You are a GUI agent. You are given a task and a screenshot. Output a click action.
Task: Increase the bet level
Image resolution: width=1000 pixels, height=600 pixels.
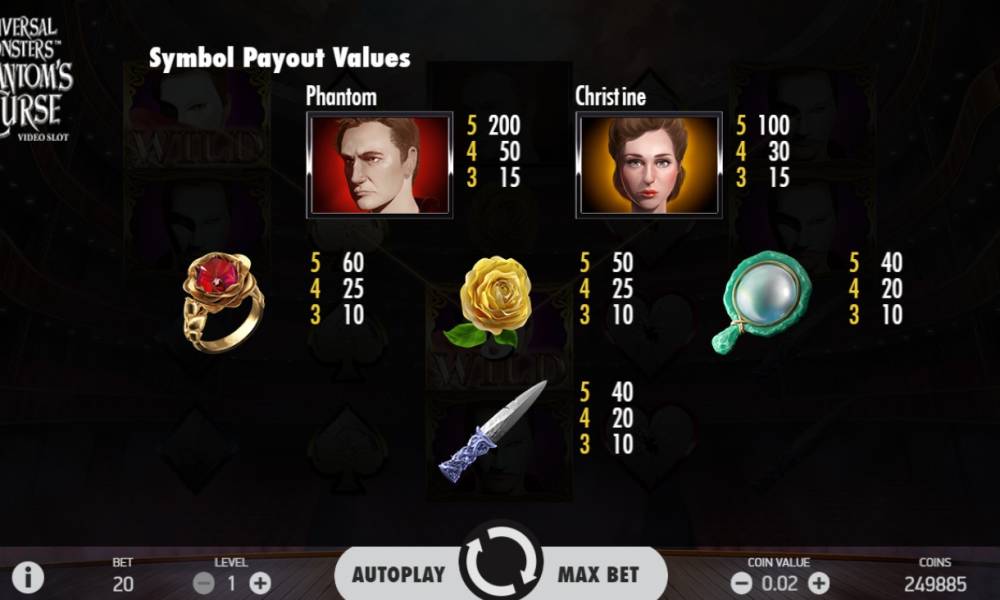[260, 582]
